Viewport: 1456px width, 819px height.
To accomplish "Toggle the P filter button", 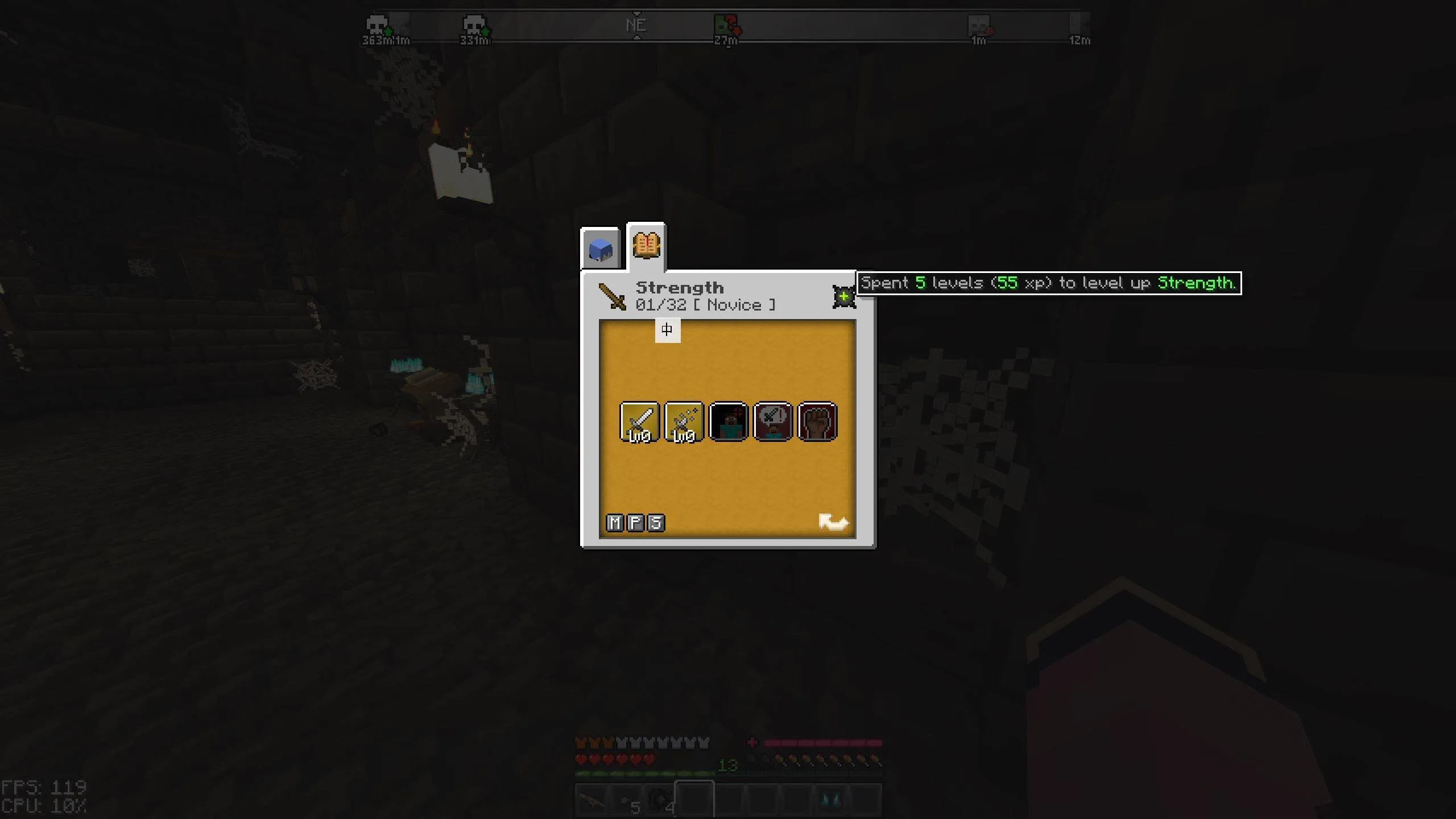I will pyautogui.click(x=636, y=523).
